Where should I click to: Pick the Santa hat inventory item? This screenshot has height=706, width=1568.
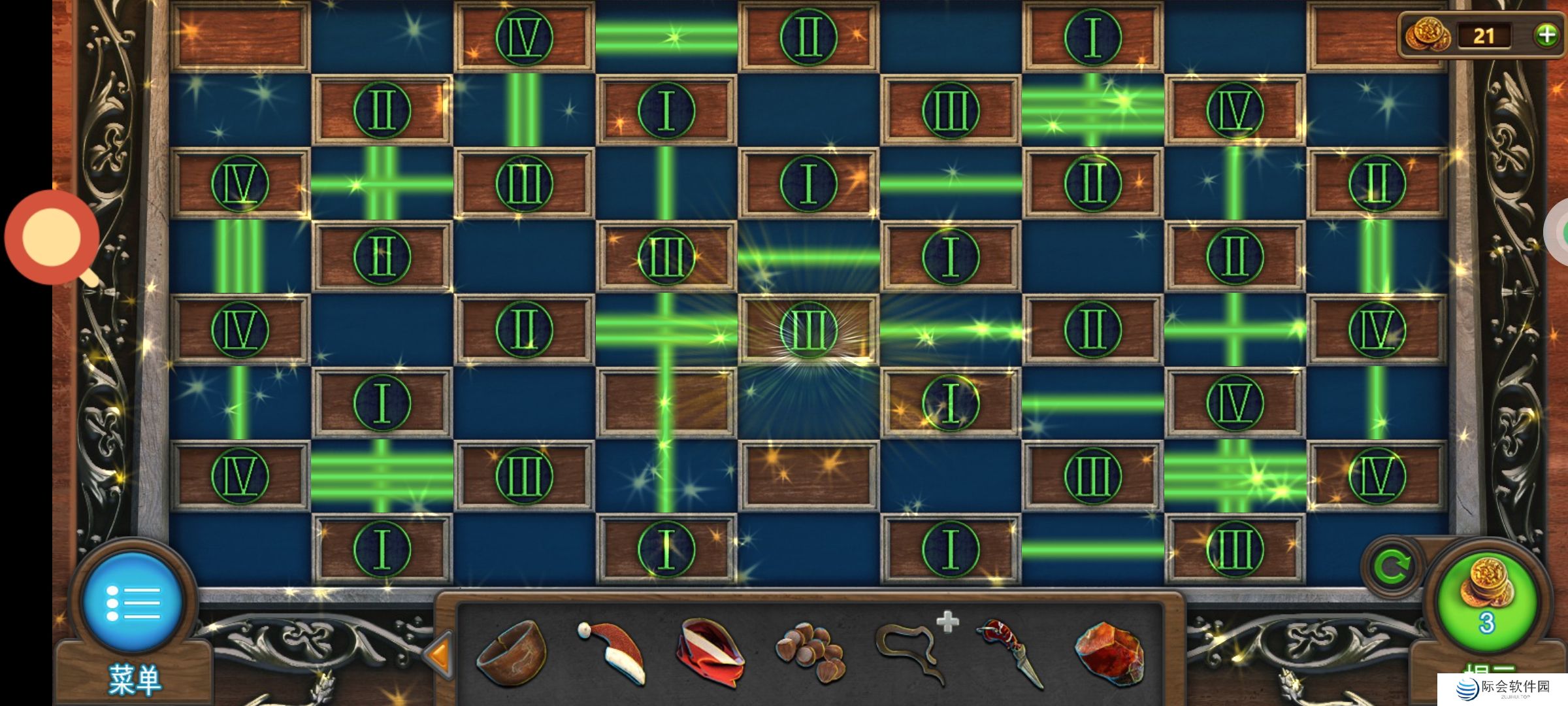[612, 651]
